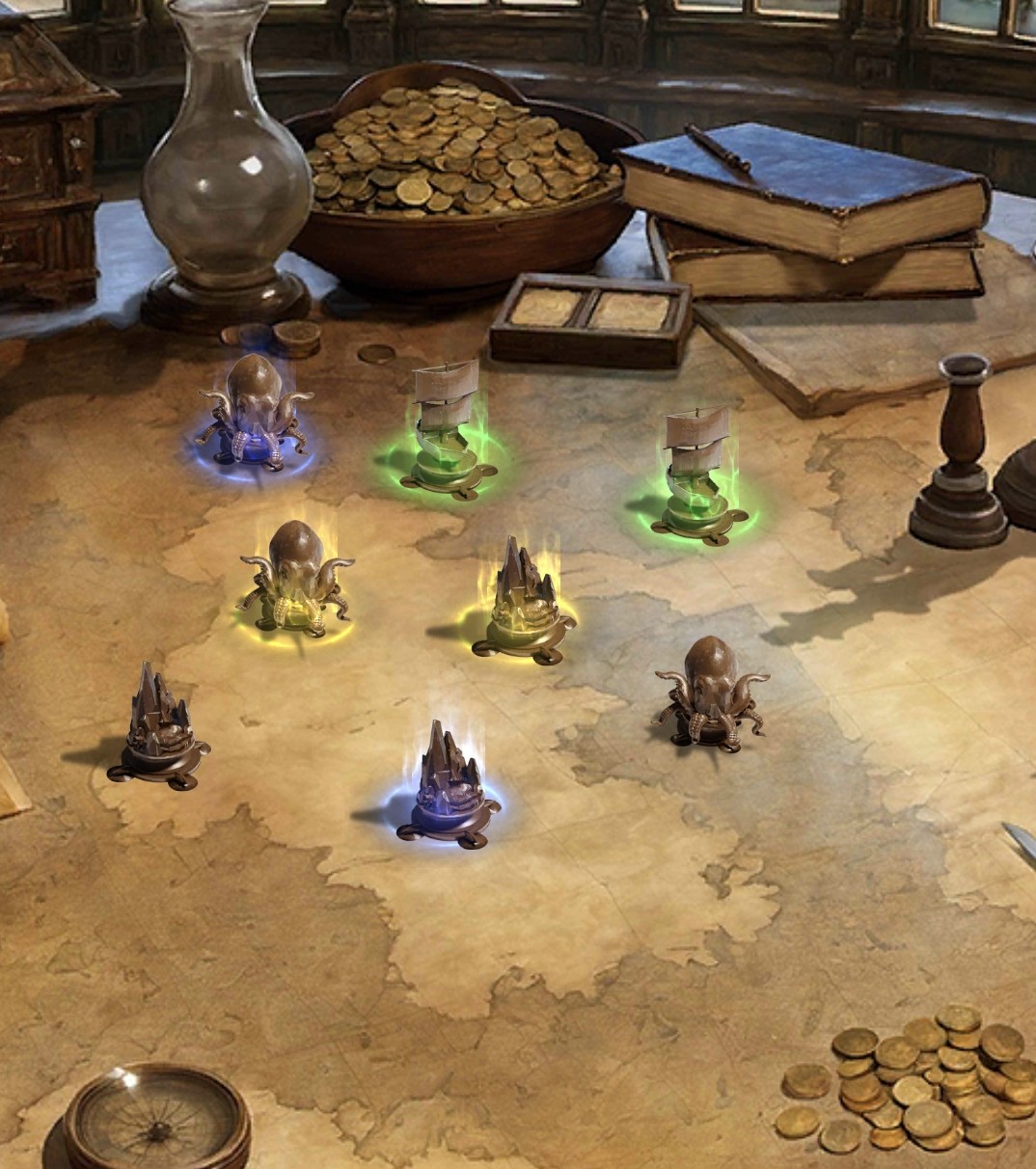Choose the green ship figurine beside the blue kraken
The width and height of the screenshot is (1036, 1169).
(x=443, y=431)
